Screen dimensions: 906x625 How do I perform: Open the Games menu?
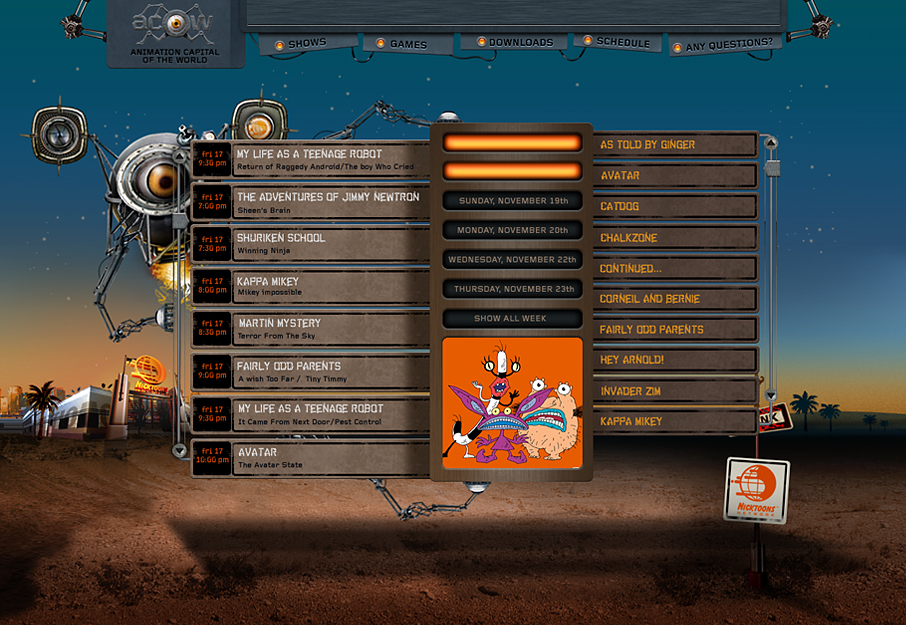pyautogui.click(x=408, y=44)
